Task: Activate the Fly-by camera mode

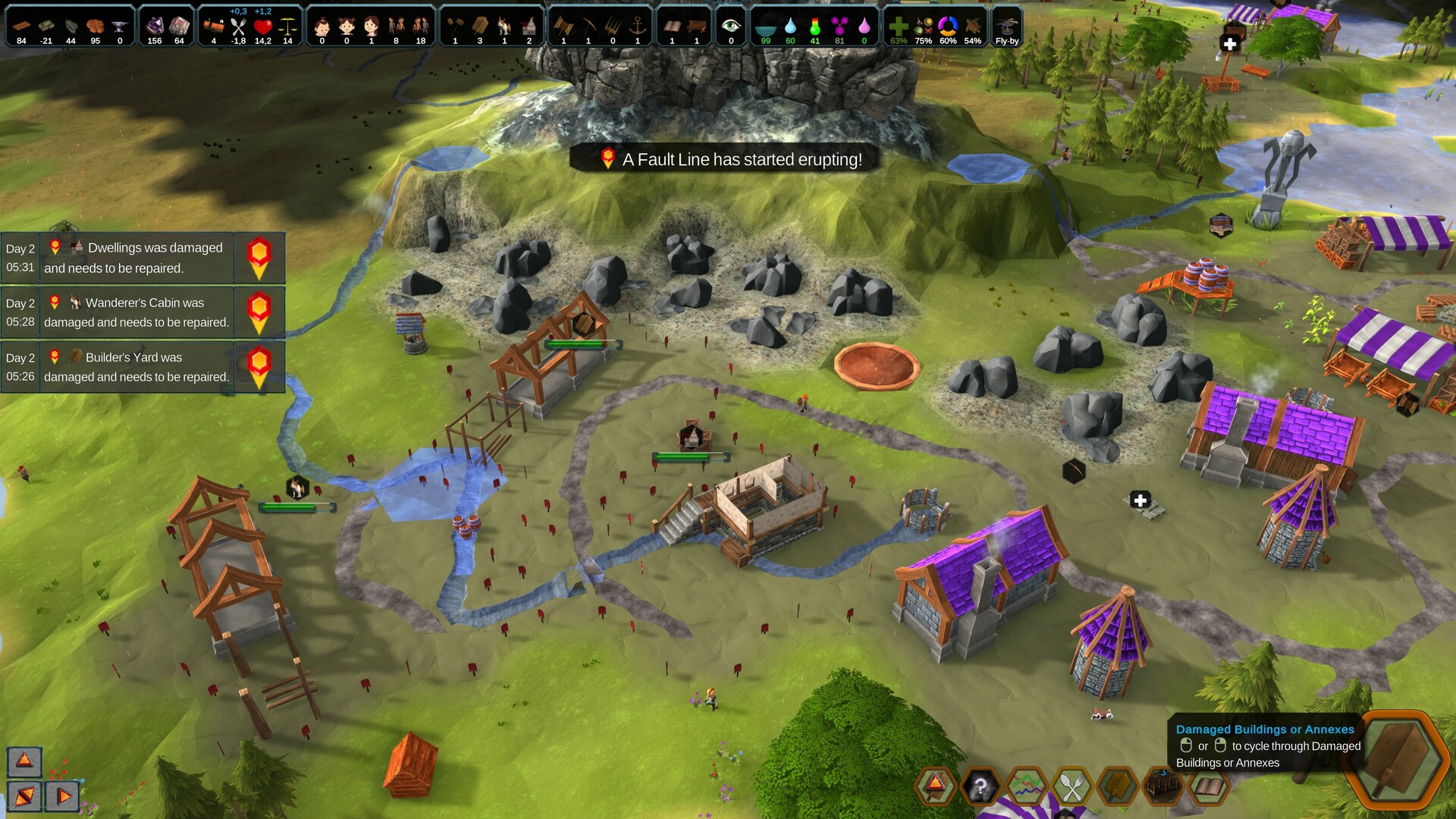Action: point(1007,27)
